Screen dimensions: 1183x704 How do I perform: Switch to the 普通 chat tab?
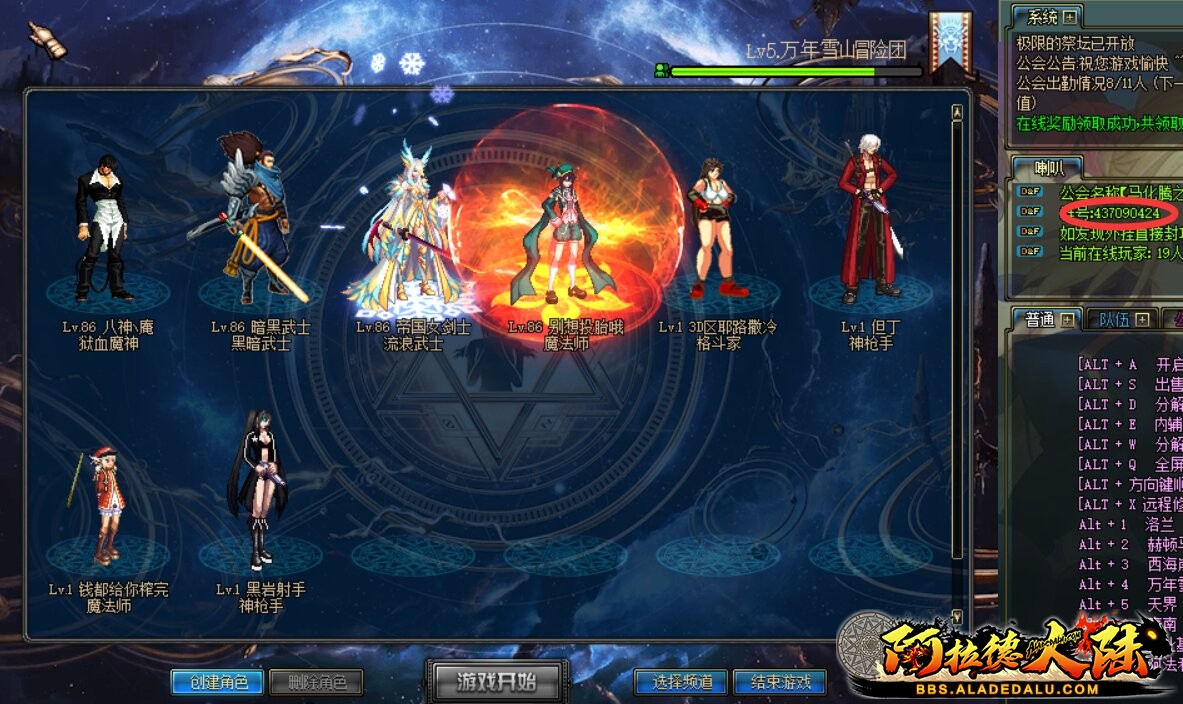(x=1041, y=319)
